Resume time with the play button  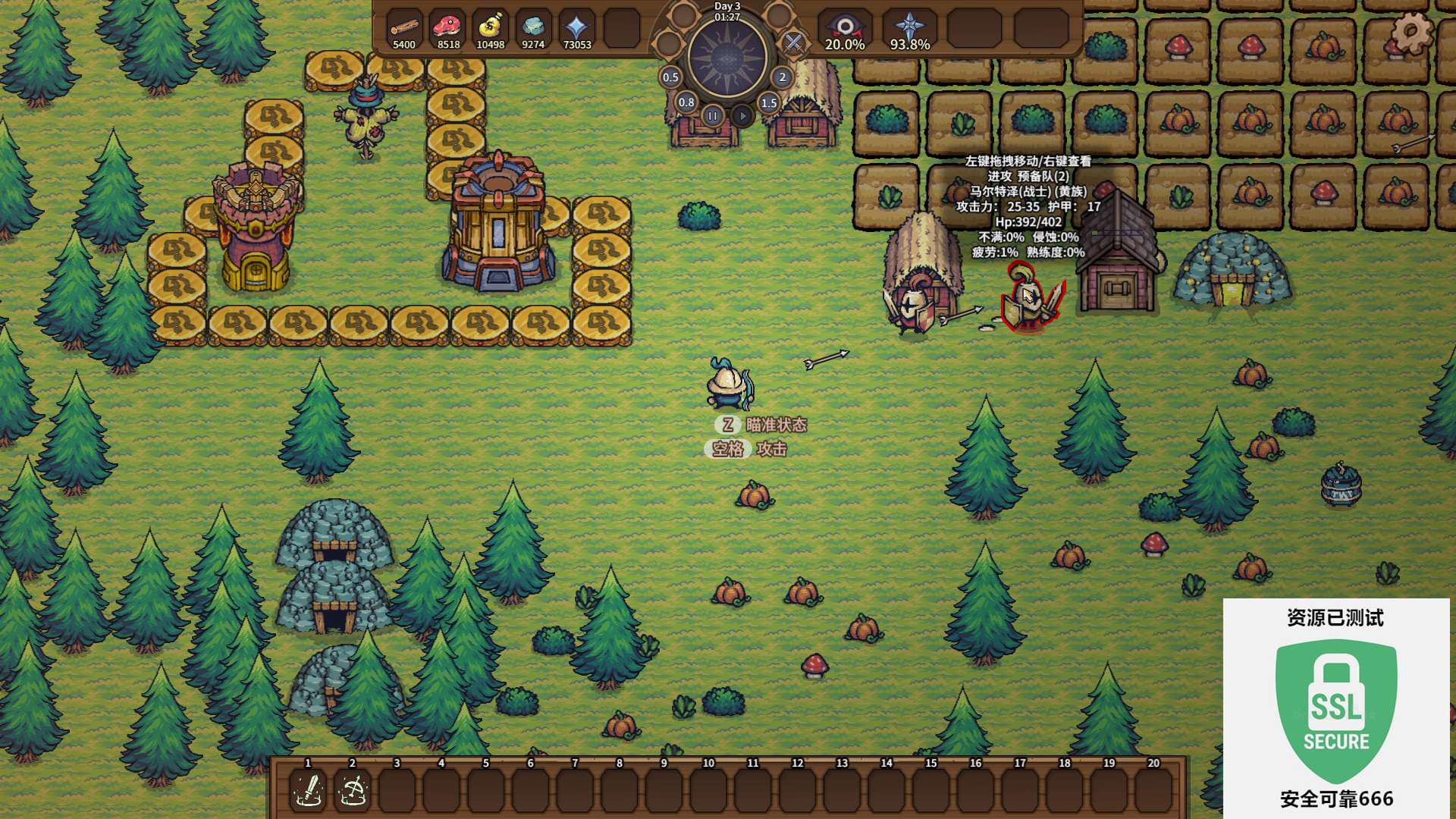point(742,116)
